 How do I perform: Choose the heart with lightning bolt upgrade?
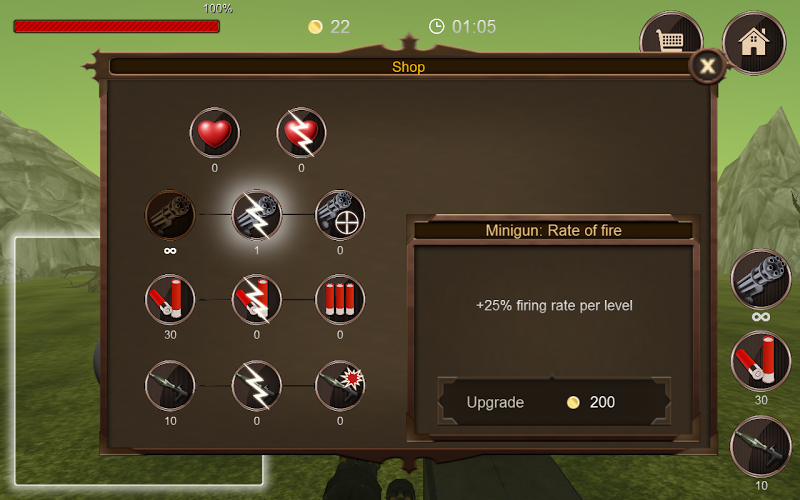301,133
